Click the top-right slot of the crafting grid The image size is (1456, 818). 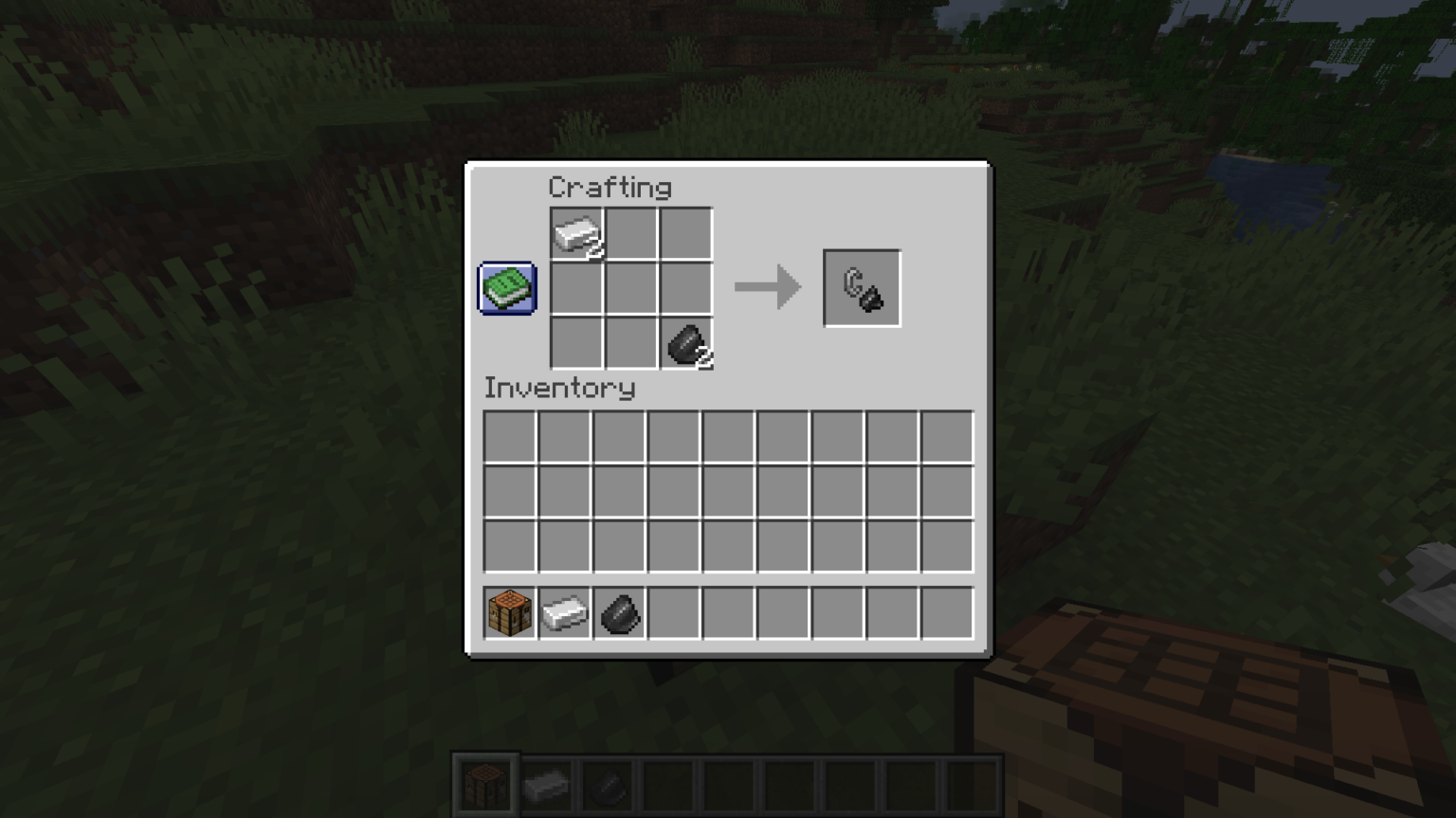[x=686, y=234]
